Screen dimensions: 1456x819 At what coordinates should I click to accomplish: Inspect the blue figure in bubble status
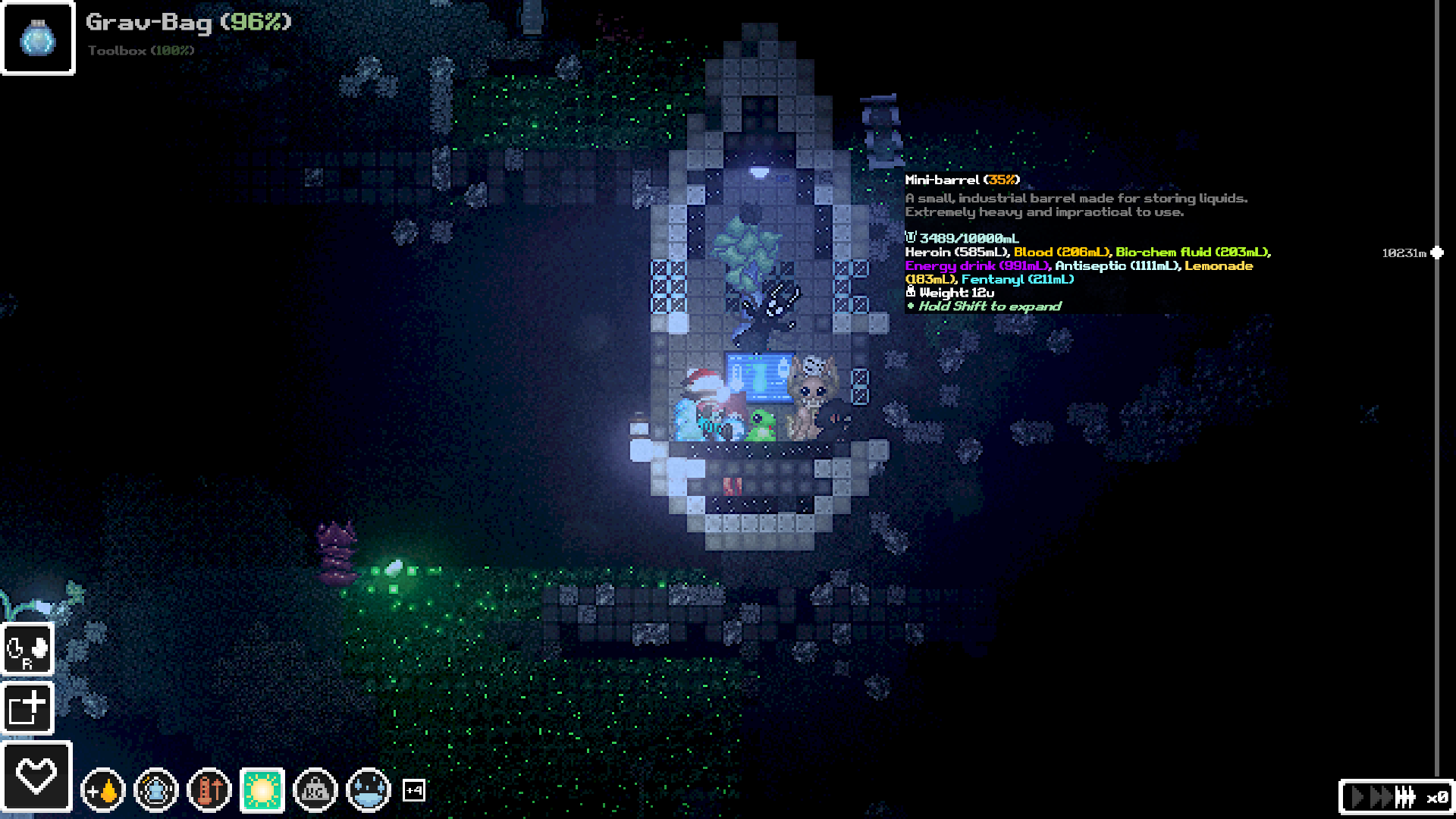coord(155,791)
